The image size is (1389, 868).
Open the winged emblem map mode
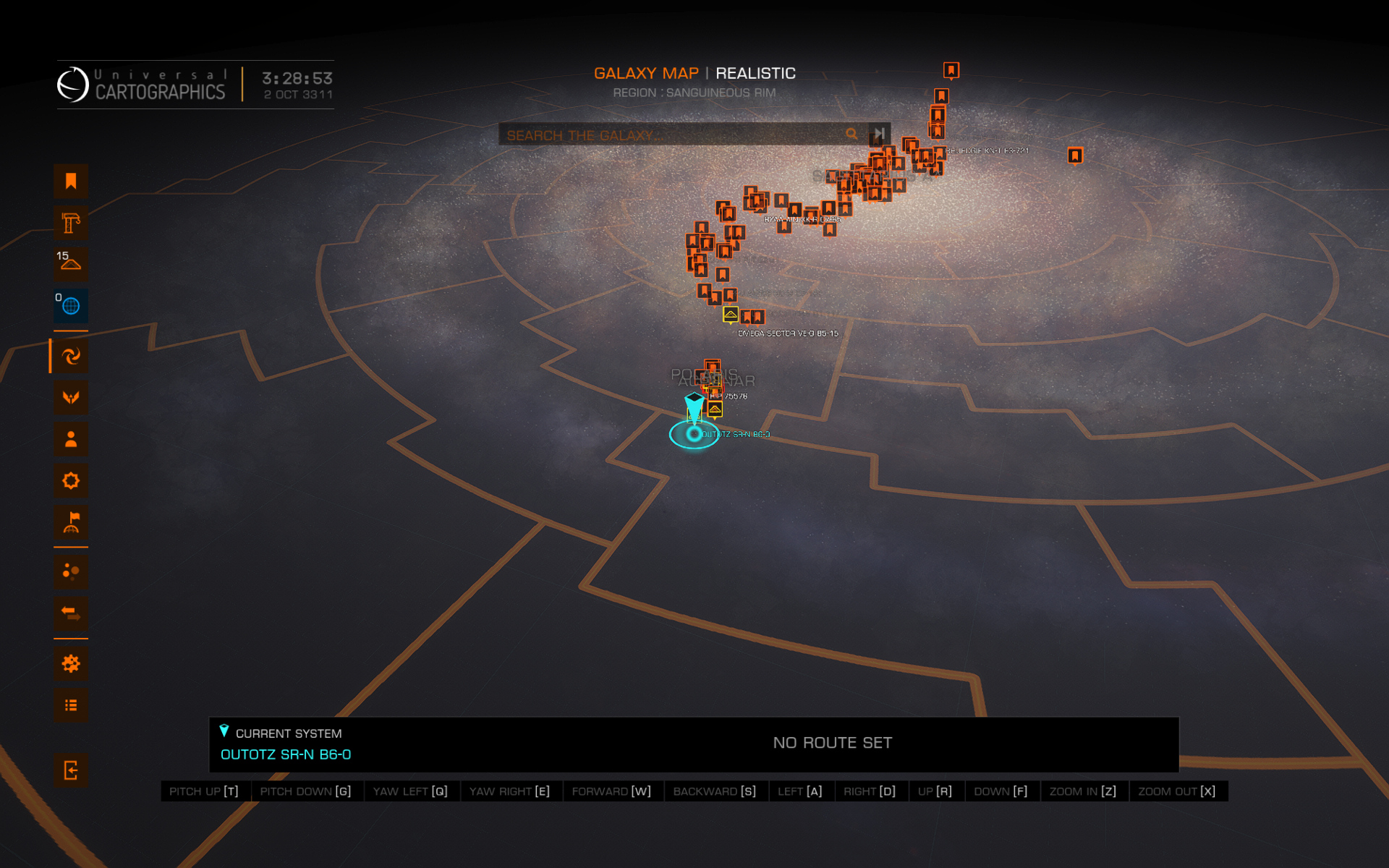click(x=71, y=397)
